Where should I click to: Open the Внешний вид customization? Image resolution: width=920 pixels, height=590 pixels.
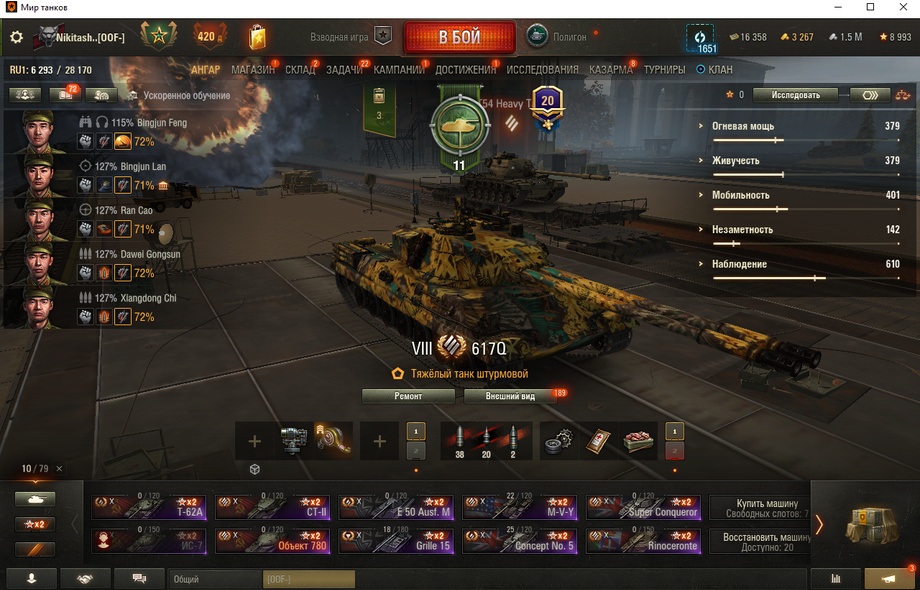[510, 396]
